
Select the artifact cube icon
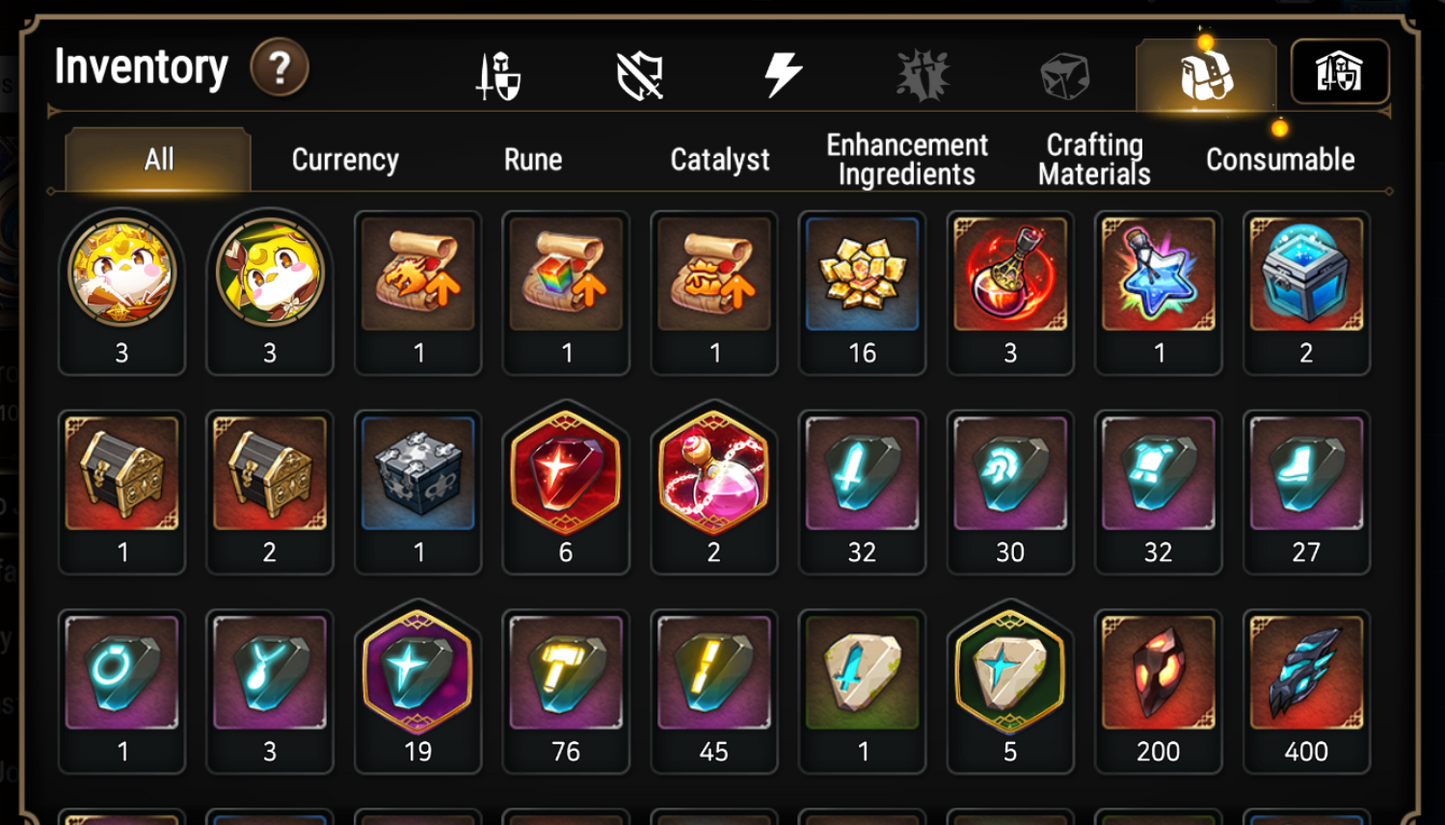pyautogui.click(x=1065, y=72)
